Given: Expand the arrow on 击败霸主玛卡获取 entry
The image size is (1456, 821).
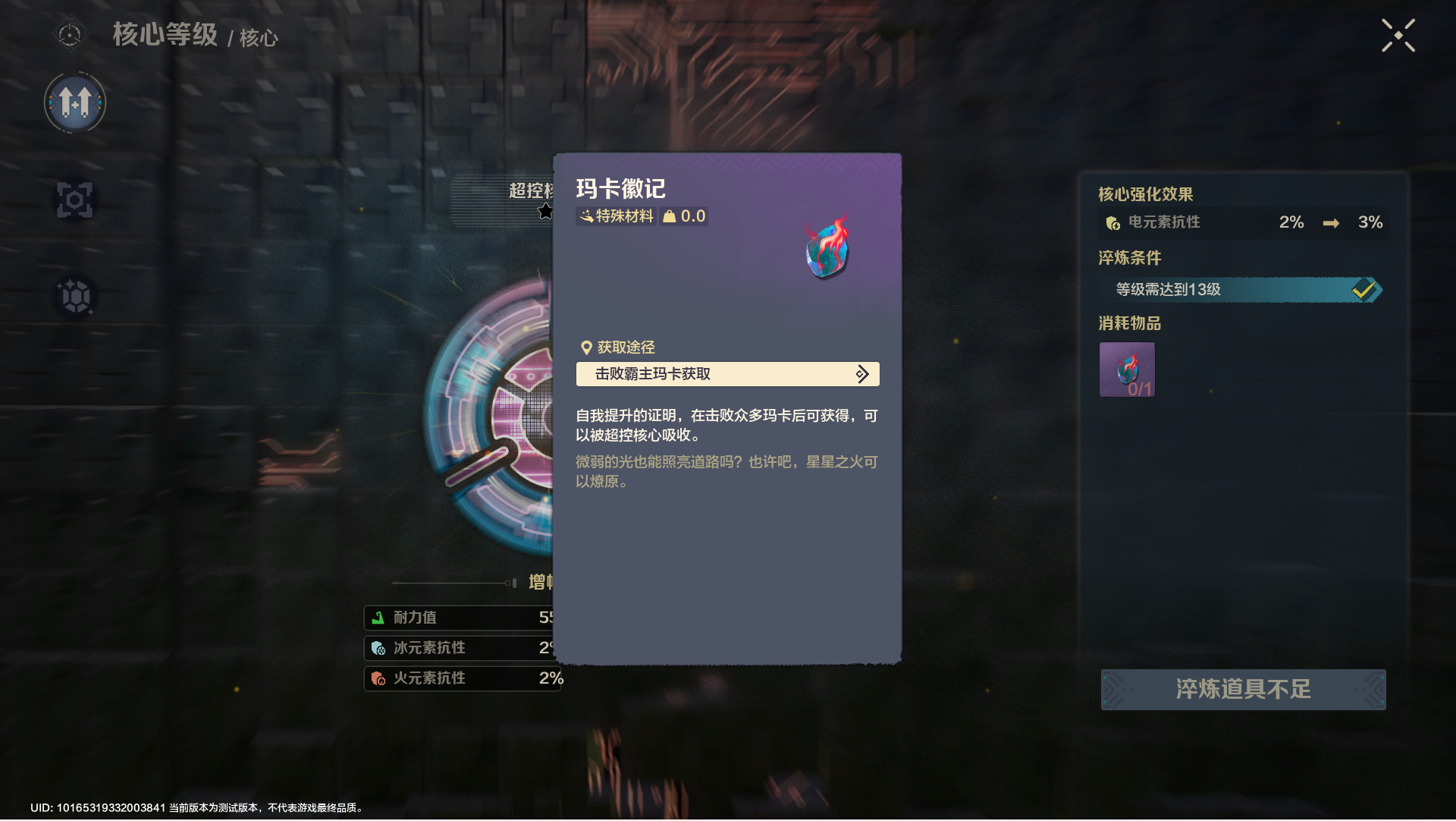Looking at the screenshot, I should pyautogui.click(x=861, y=373).
